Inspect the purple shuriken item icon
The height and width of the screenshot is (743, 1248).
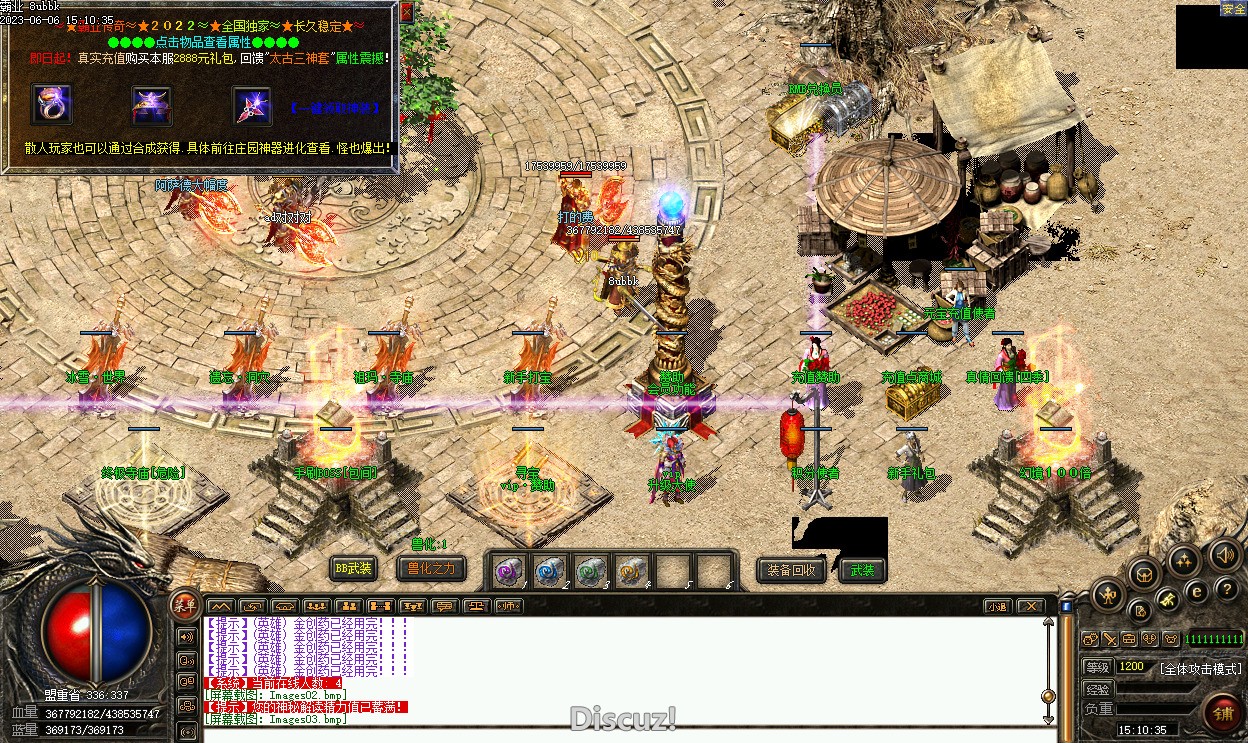(x=251, y=106)
